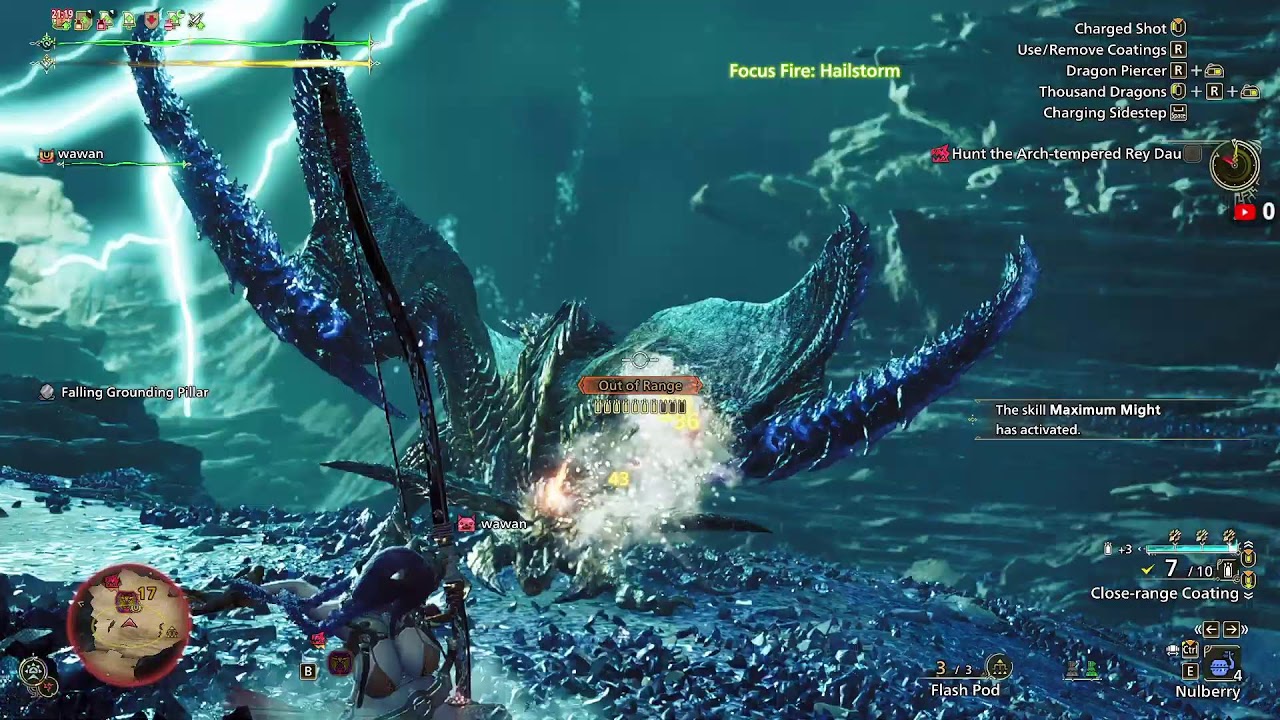Click the item bar left arrow
The height and width of the screenshot is (720, 1280).
click(1210, 629)
